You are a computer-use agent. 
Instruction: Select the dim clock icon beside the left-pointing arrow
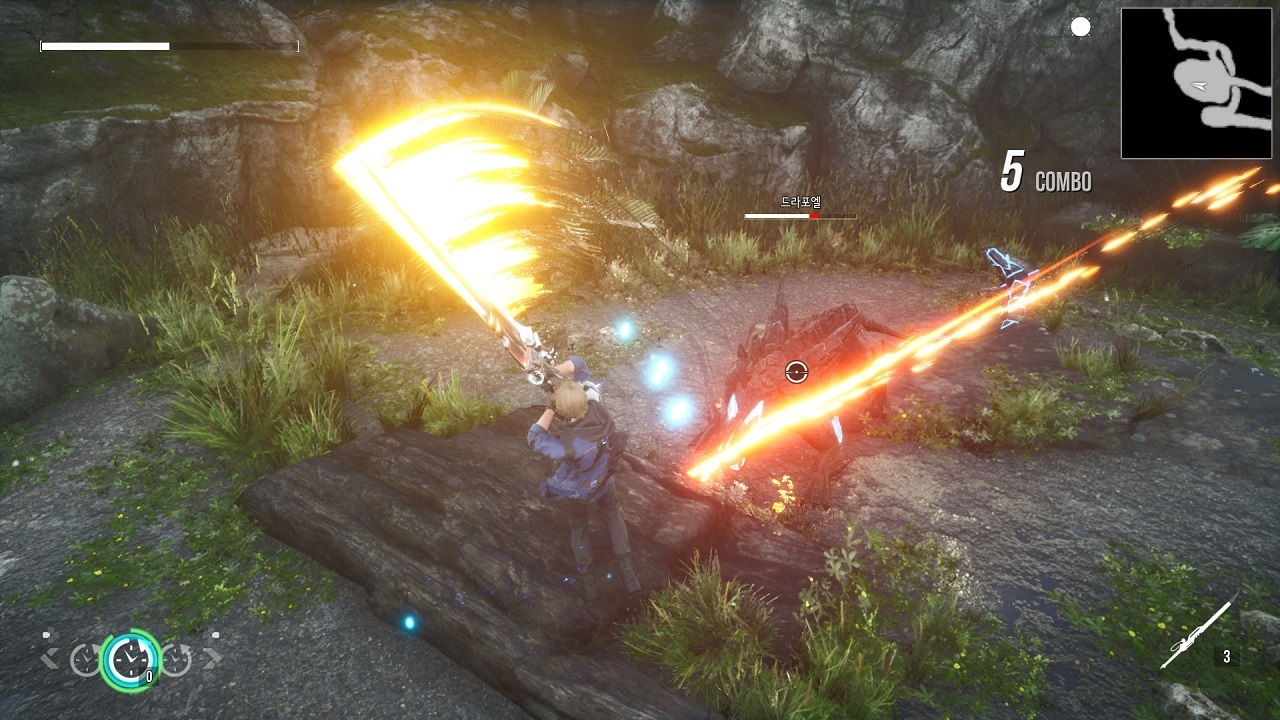[85, 659]
